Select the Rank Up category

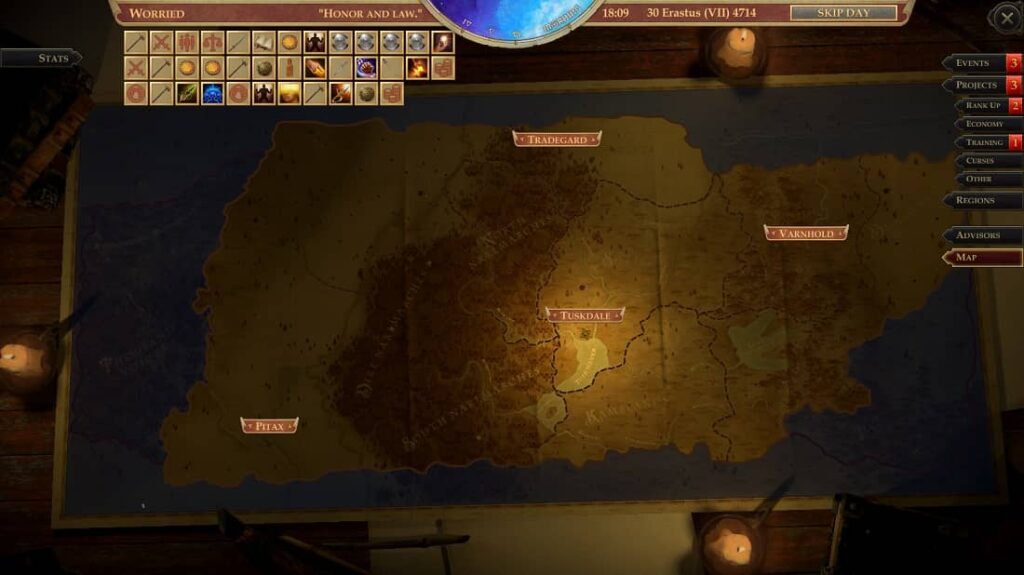pos(982,105)
